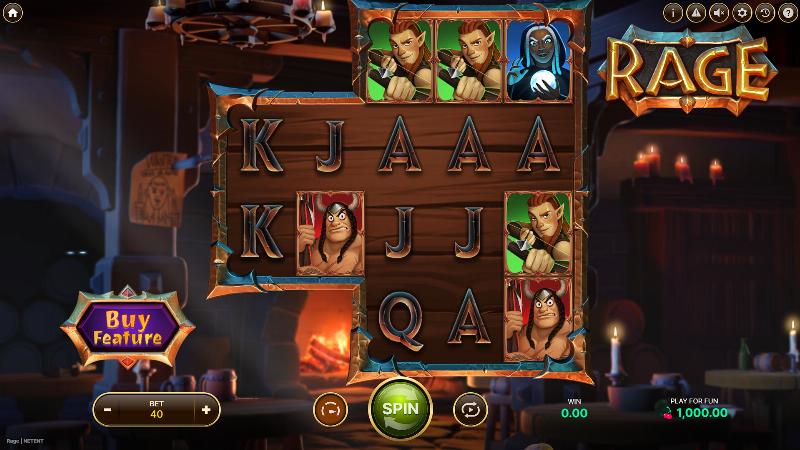The image size is (800, 450).
Task: Open the question mark help
Action: [x=788, y=13]
